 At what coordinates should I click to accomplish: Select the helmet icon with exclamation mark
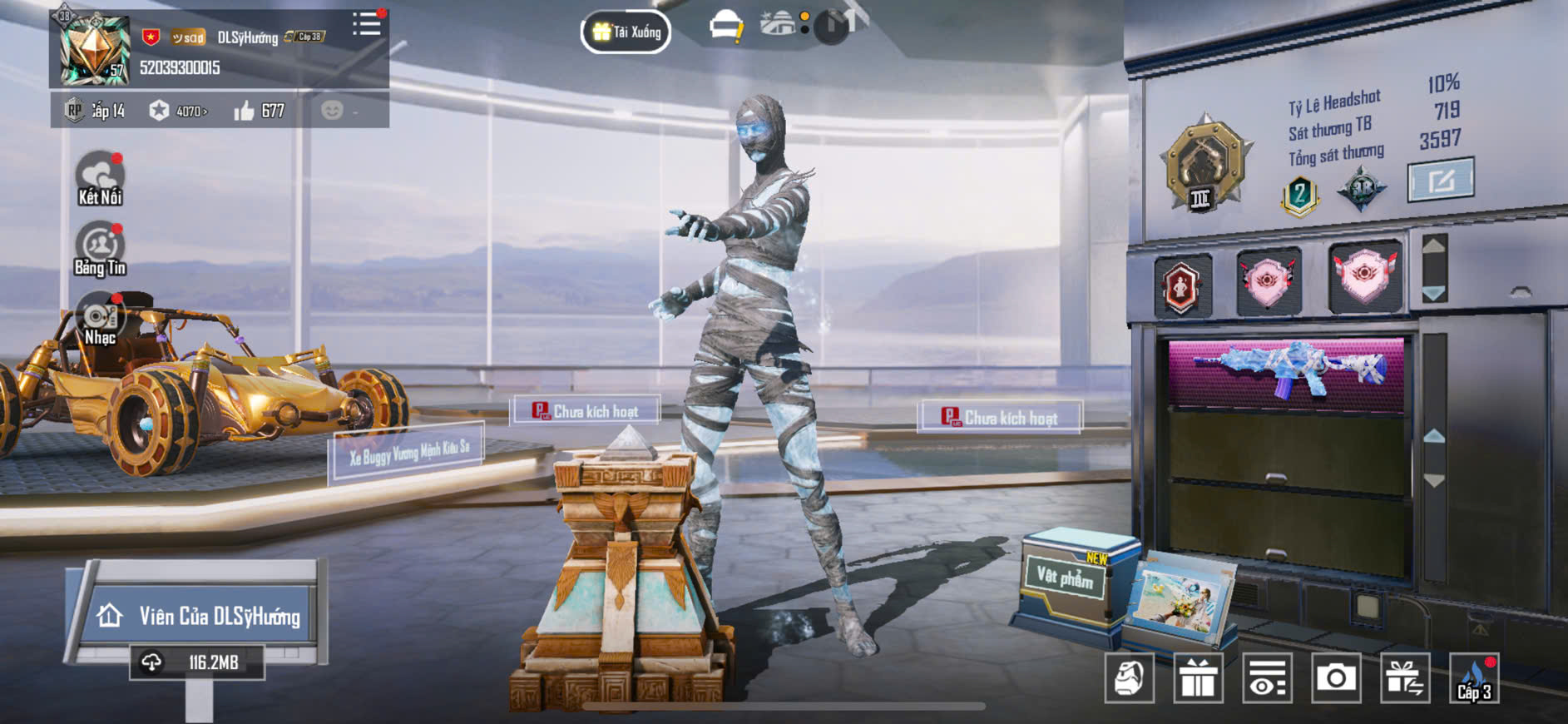pos(725,27)
